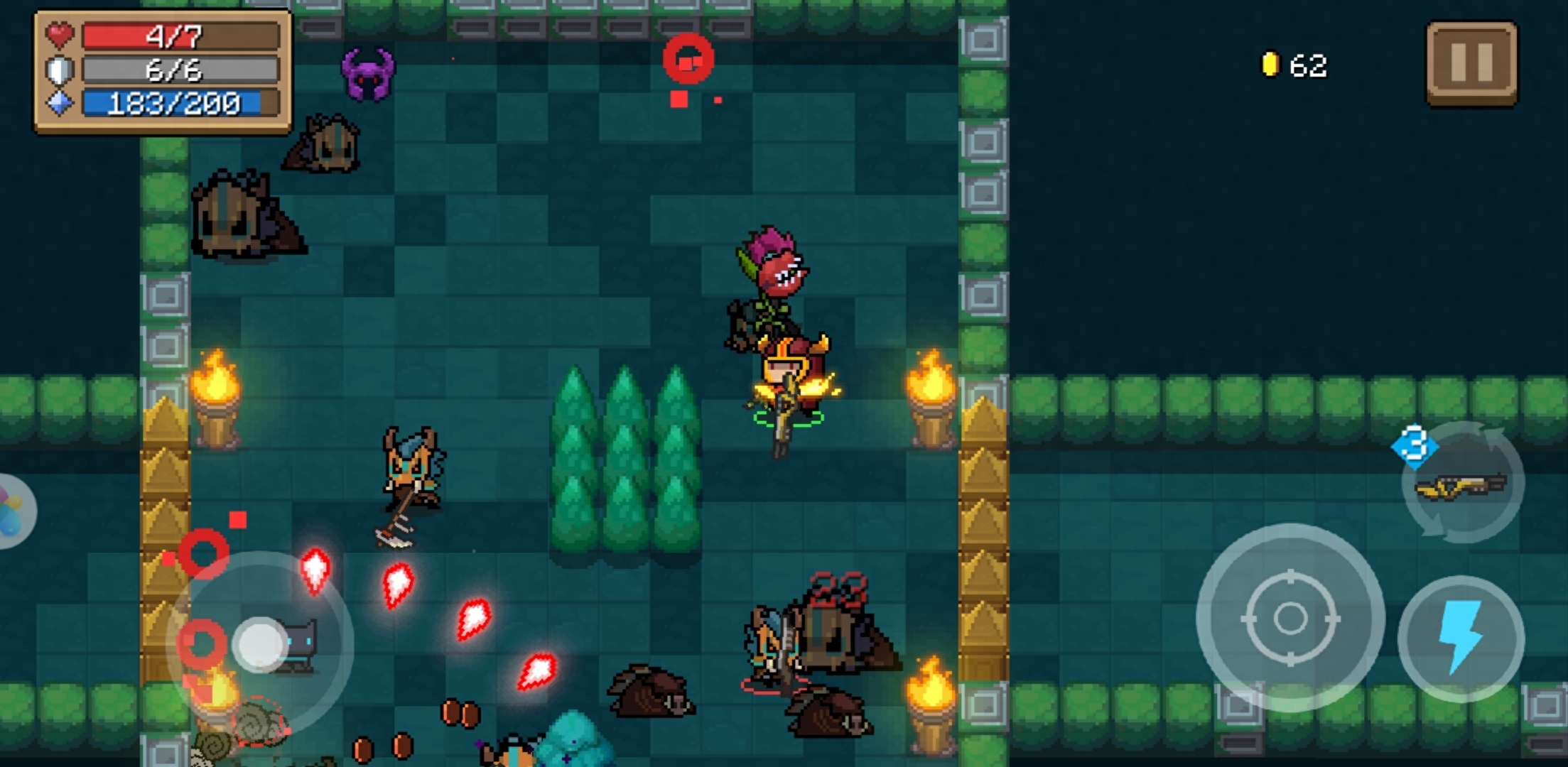Pause the game with the pause button

pos(1471,63)
